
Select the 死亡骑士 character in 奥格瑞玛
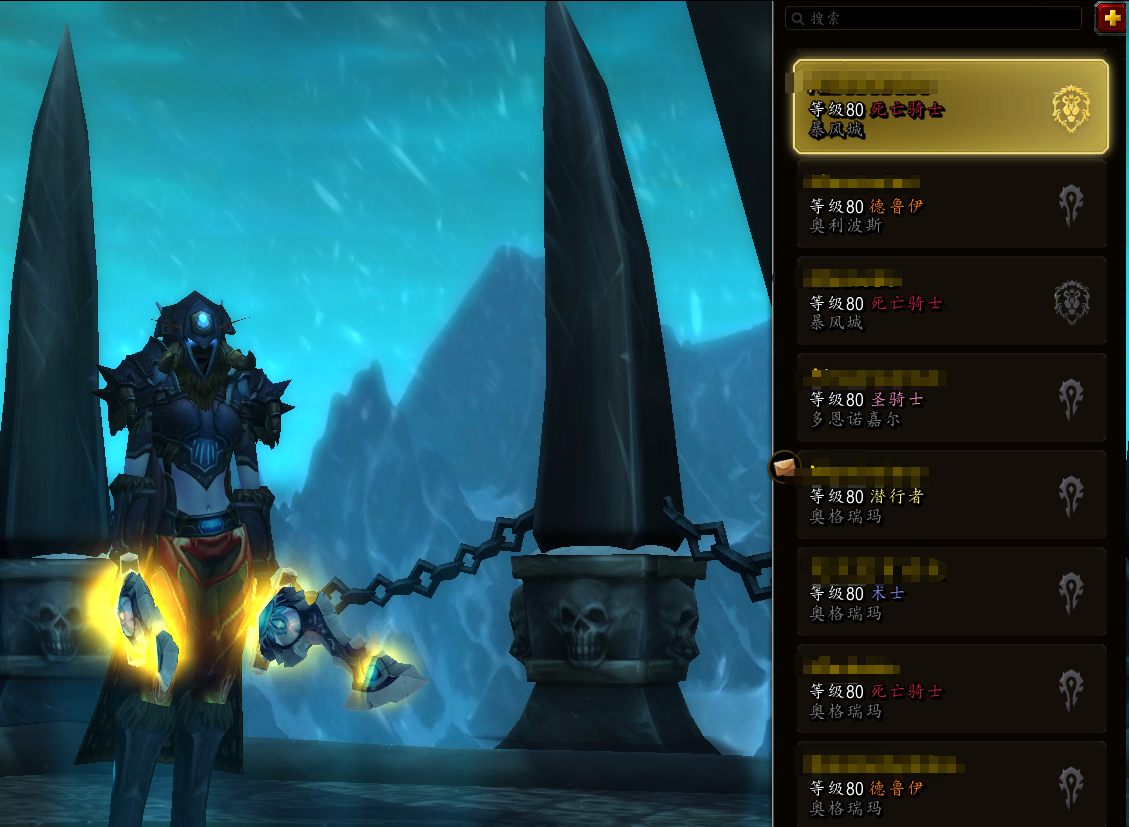[950, 690]
